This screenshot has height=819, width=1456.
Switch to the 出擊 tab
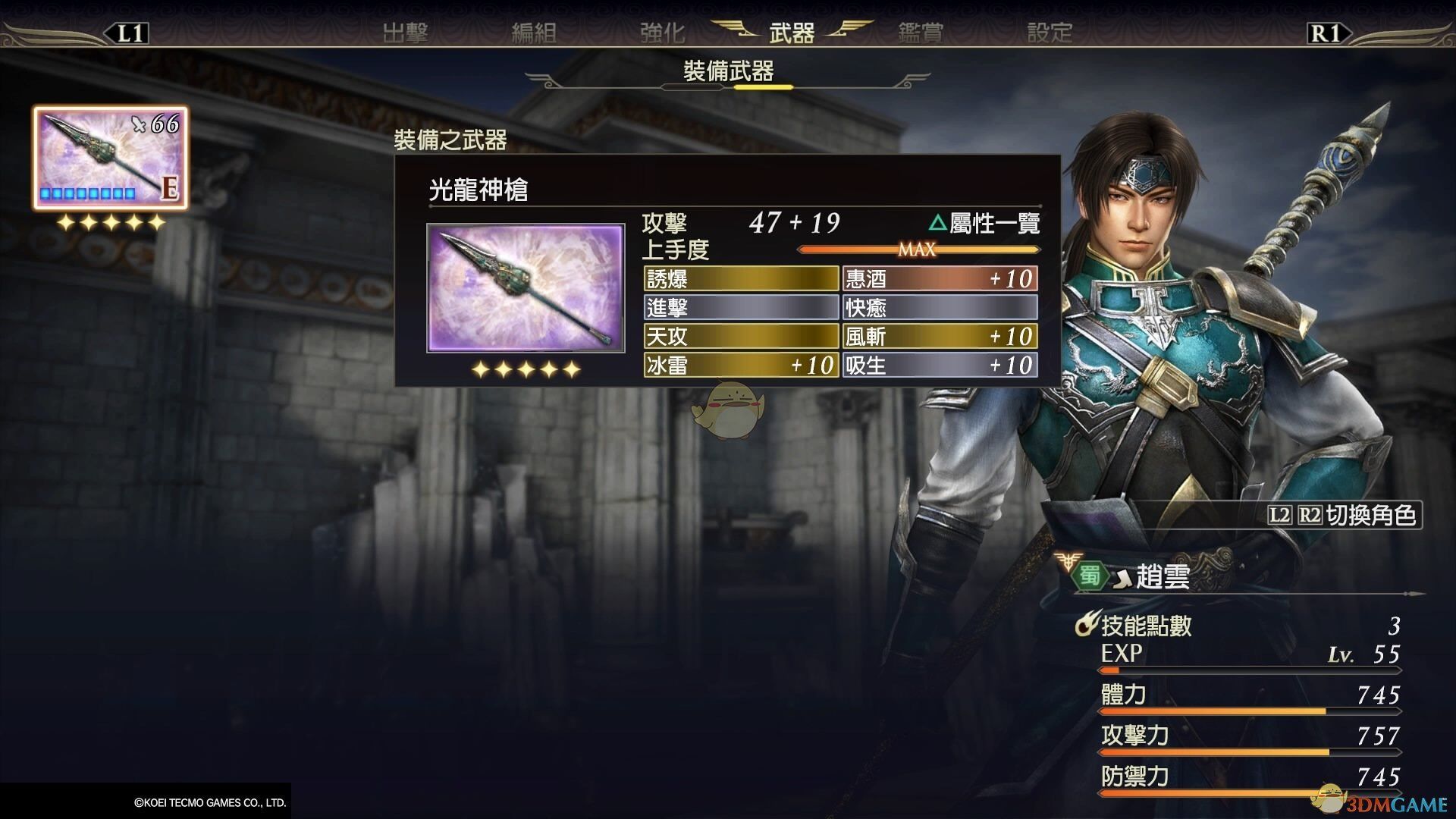coord(405,33)
